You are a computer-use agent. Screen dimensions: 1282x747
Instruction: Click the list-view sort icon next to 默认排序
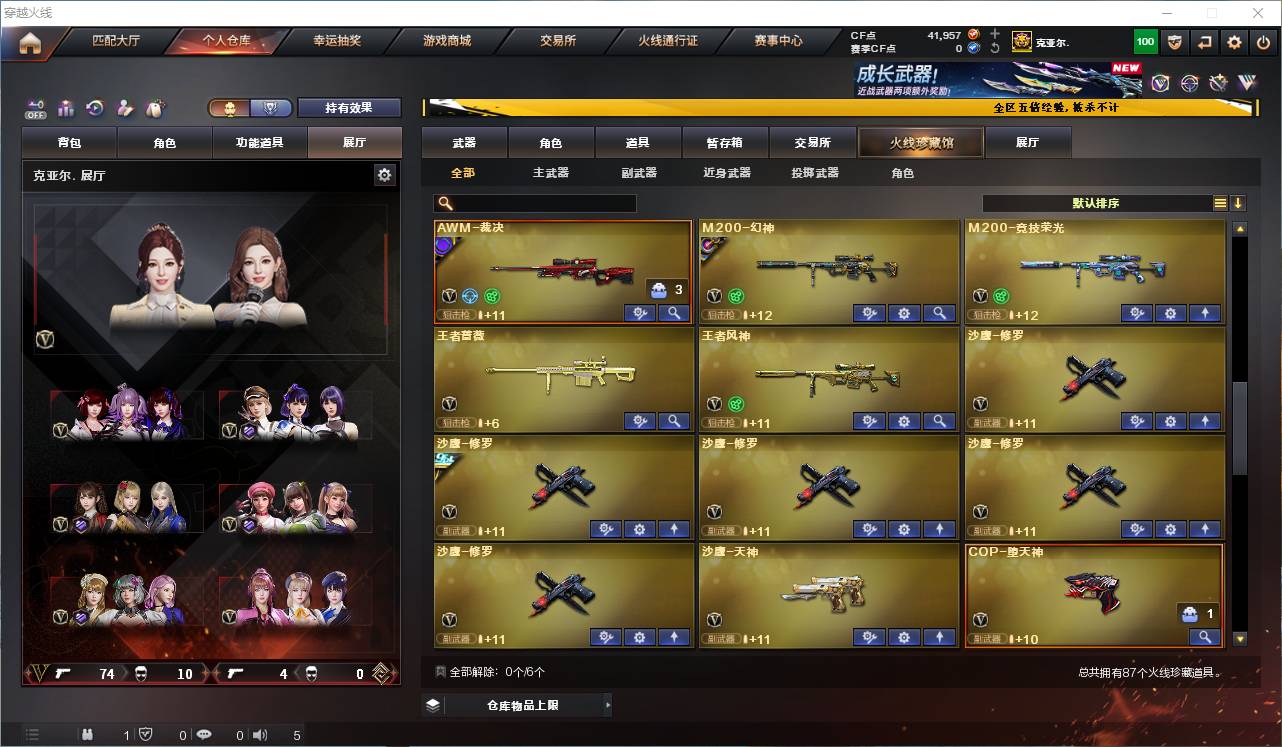1219,201
